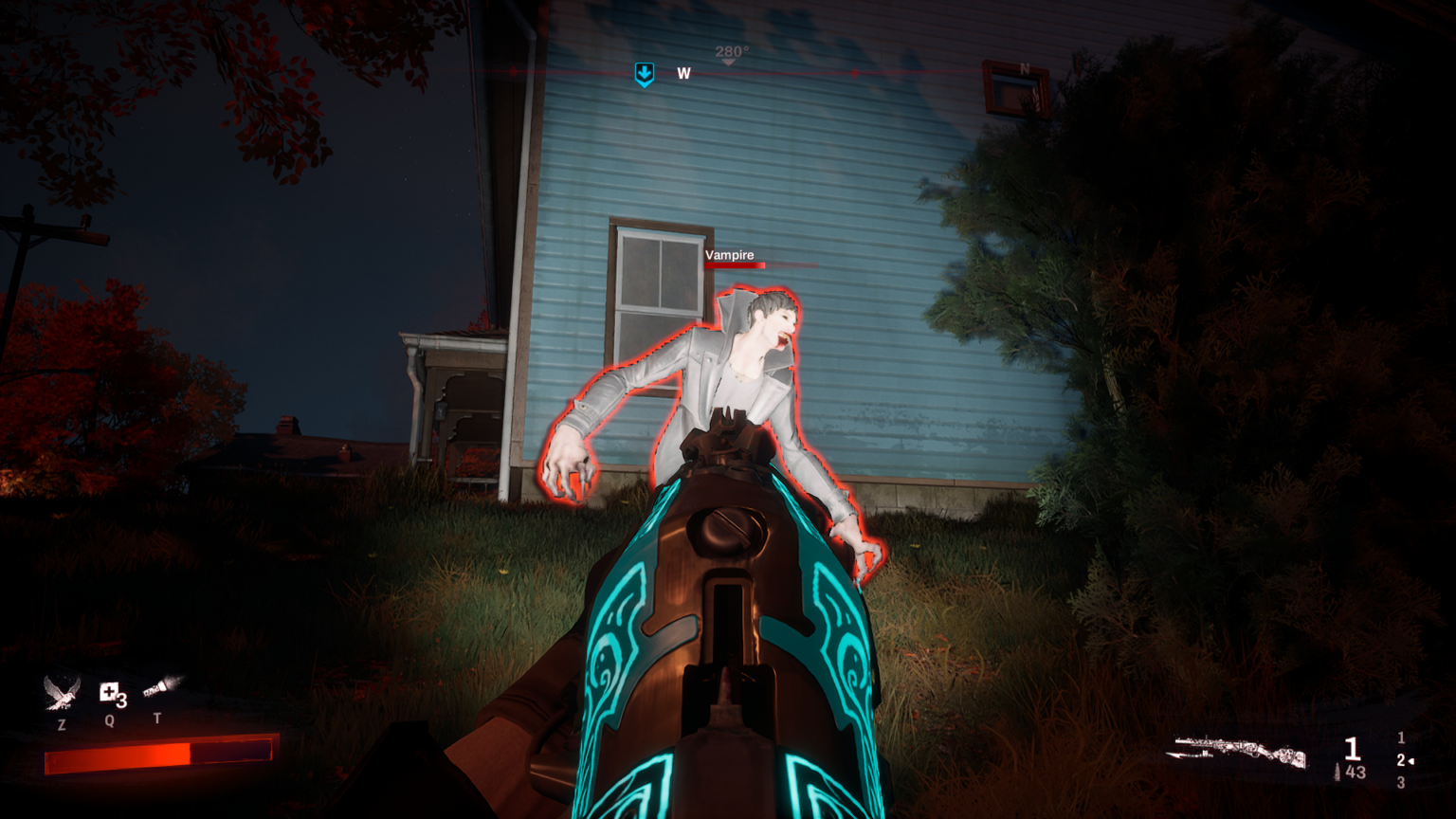Switch to weapon slot 3

[1400, 784]
